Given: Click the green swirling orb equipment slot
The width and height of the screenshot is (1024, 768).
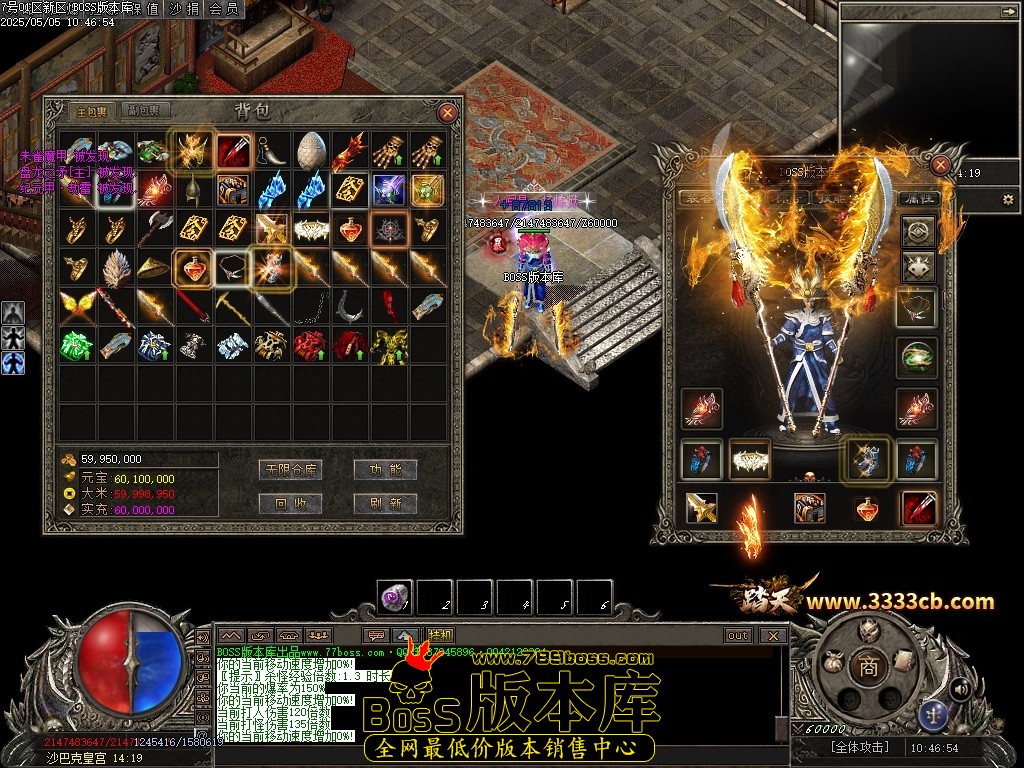Looking at the screenshot, I should pyautogui.click(x=916, y=358).
